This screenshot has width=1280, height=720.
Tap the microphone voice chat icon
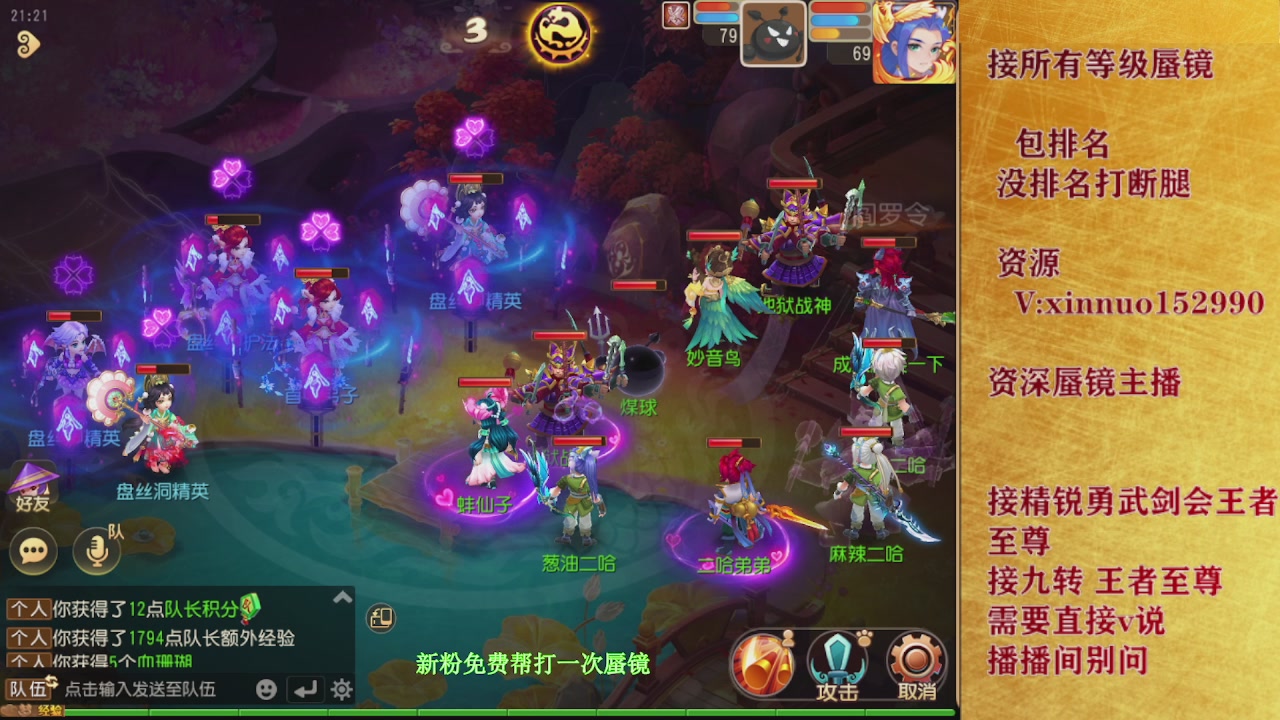[95, 551]
